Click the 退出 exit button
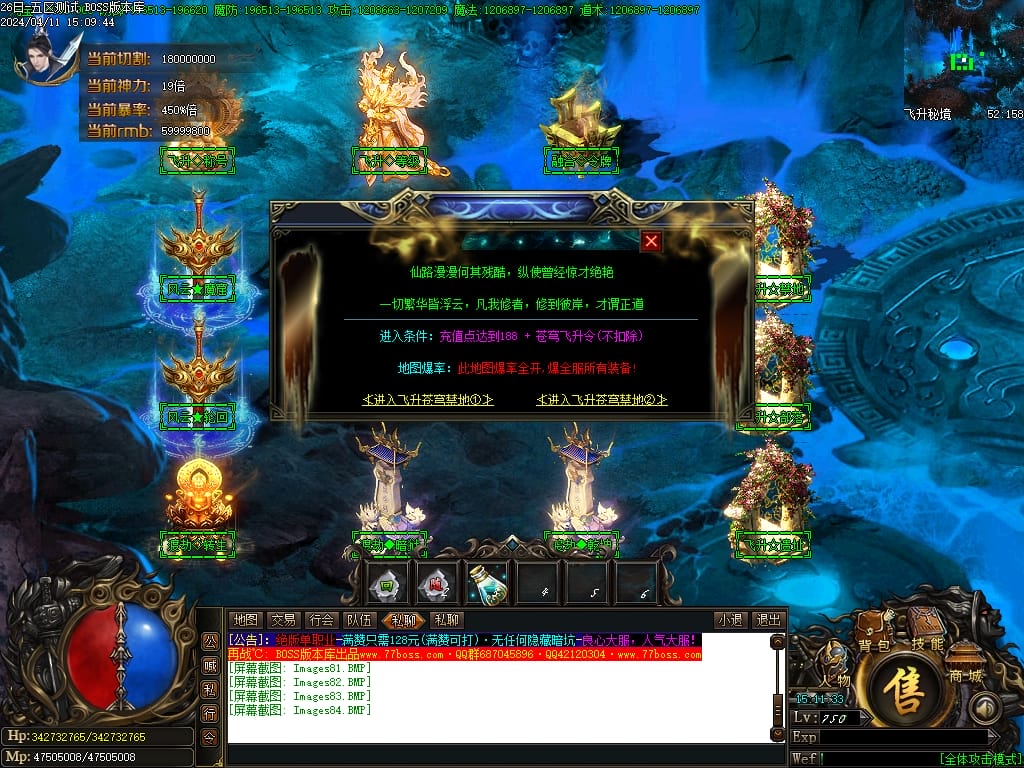 click(768, 620)
